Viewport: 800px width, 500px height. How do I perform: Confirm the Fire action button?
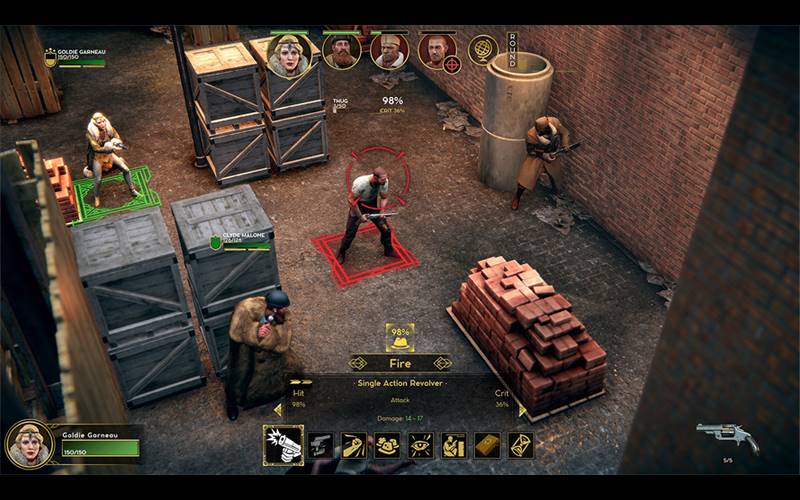point(400,363)
